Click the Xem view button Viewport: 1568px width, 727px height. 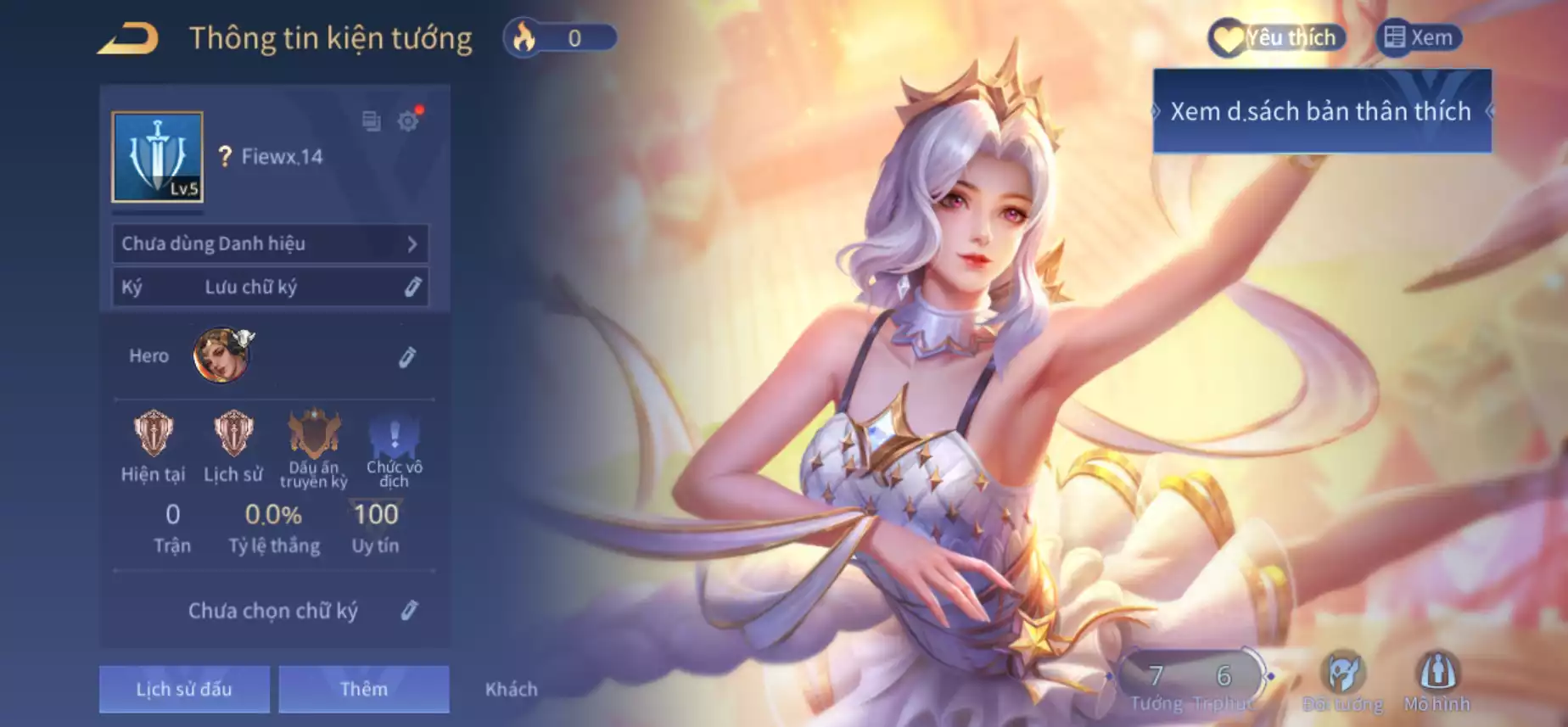pyautogui.click(x=1419, y=37)
